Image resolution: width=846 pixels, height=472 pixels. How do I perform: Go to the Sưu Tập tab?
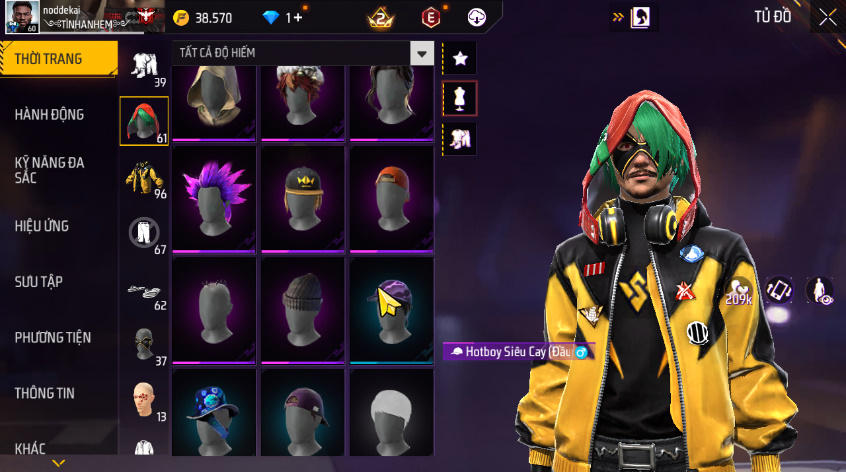tap(39, 282)
